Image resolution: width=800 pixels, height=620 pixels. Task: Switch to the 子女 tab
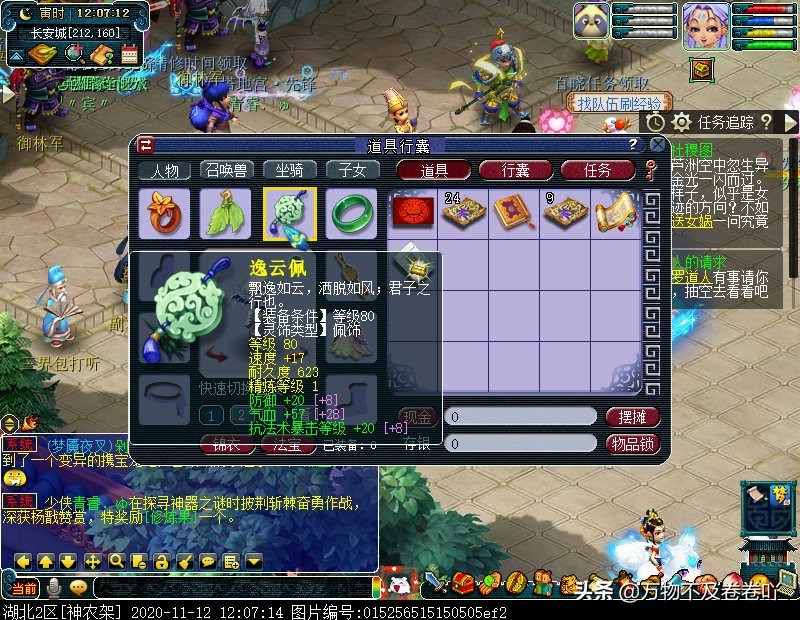352,170
